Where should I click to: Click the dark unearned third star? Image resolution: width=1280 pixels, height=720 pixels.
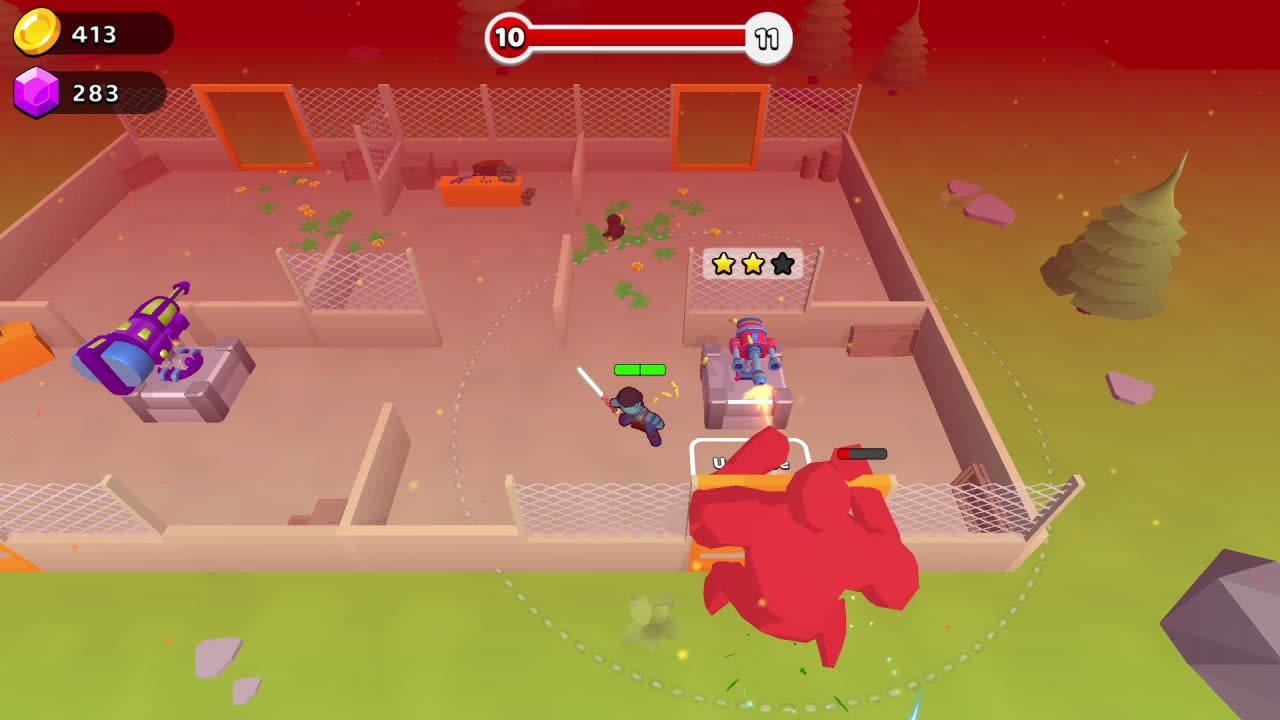pyautogui.click(x=782, y=263)
